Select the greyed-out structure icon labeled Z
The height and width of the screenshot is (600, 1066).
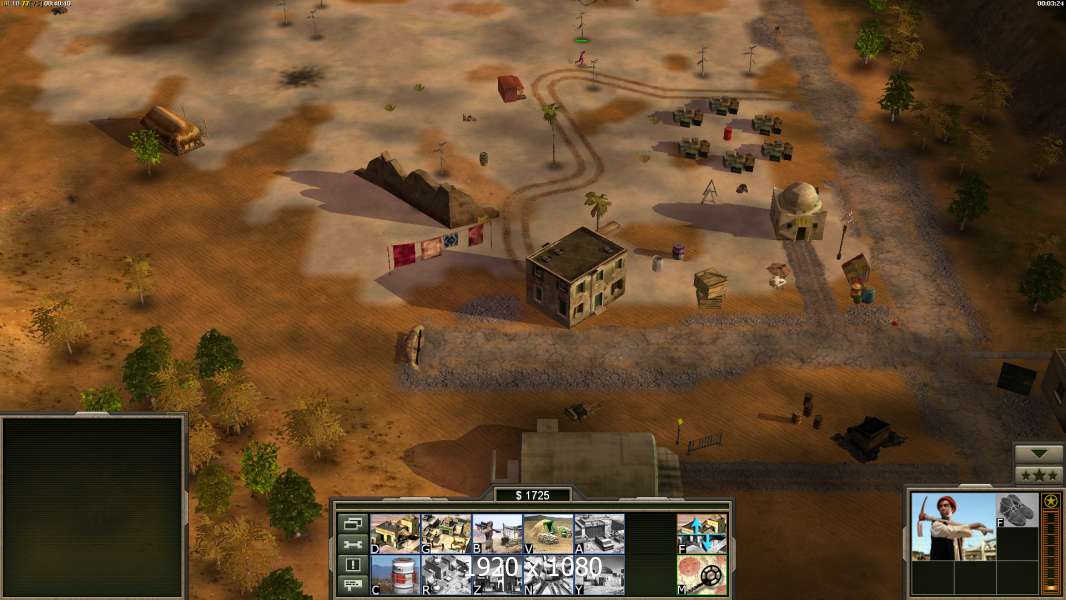497,574
